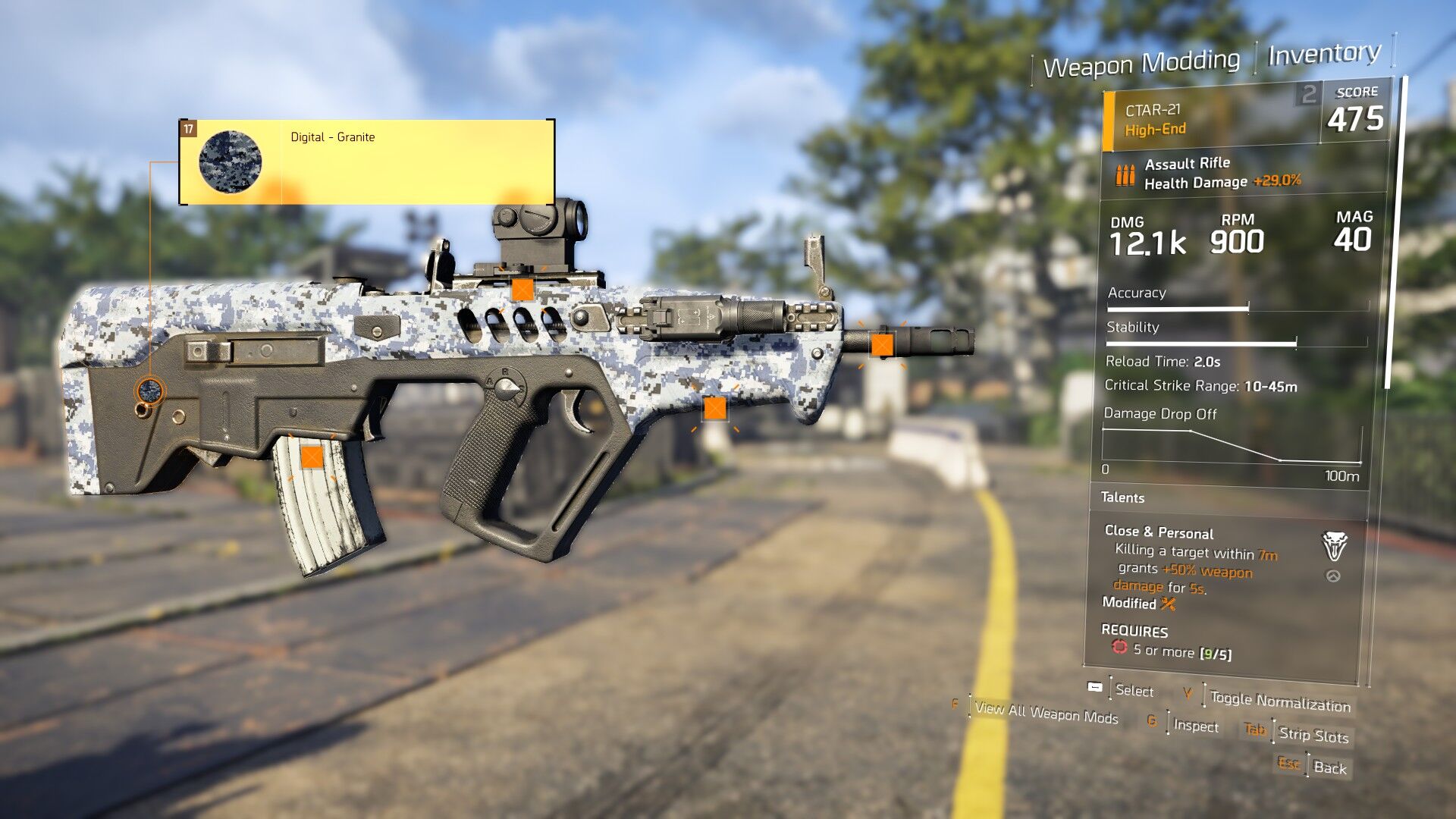Choose the underbarrel mod slot marker

(714, 409)
